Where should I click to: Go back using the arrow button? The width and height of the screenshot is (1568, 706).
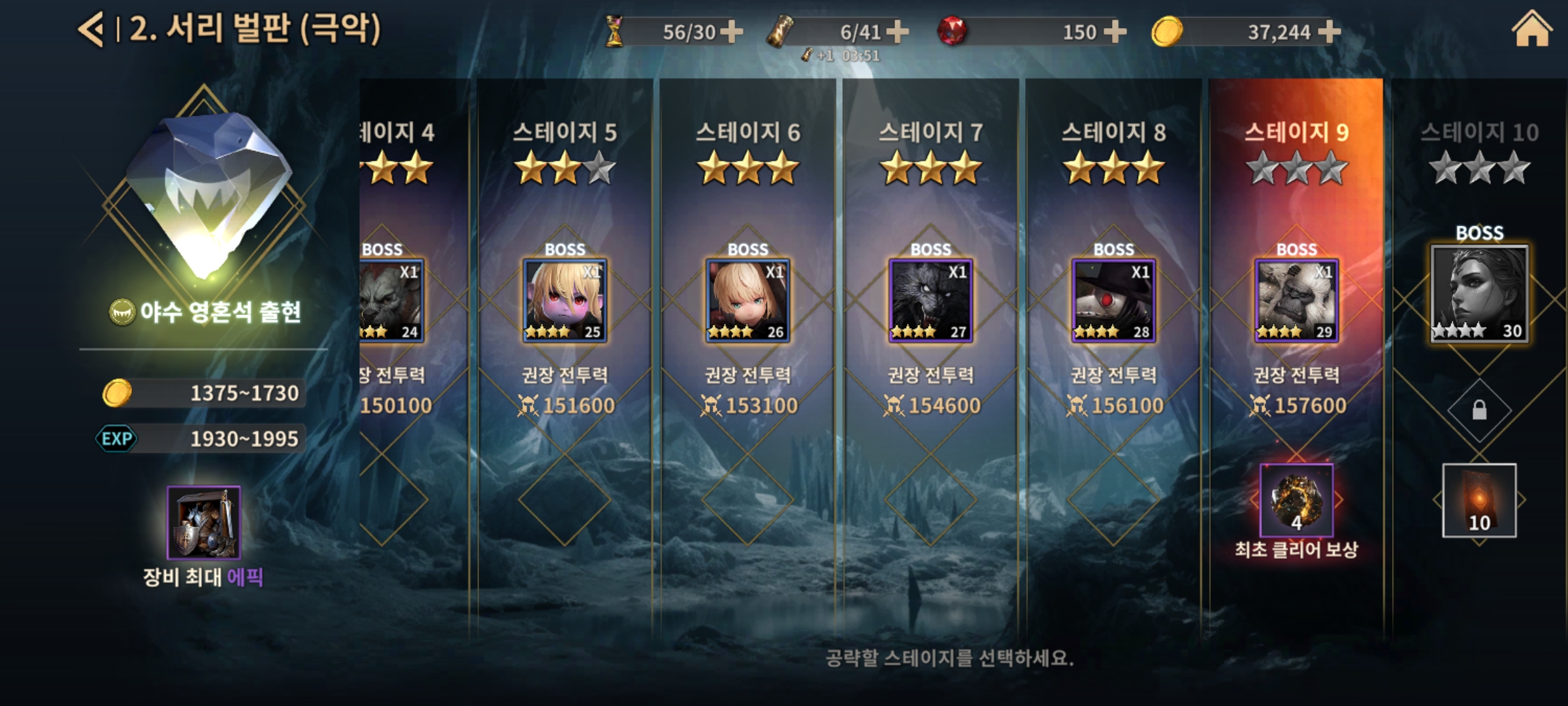[91, 31]
